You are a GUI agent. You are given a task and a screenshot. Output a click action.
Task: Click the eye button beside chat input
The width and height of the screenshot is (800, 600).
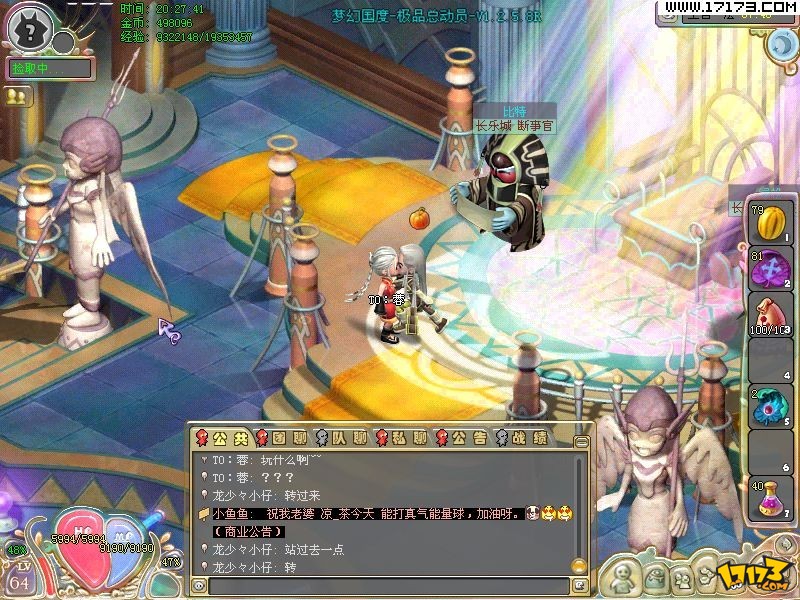click(199, 587)
